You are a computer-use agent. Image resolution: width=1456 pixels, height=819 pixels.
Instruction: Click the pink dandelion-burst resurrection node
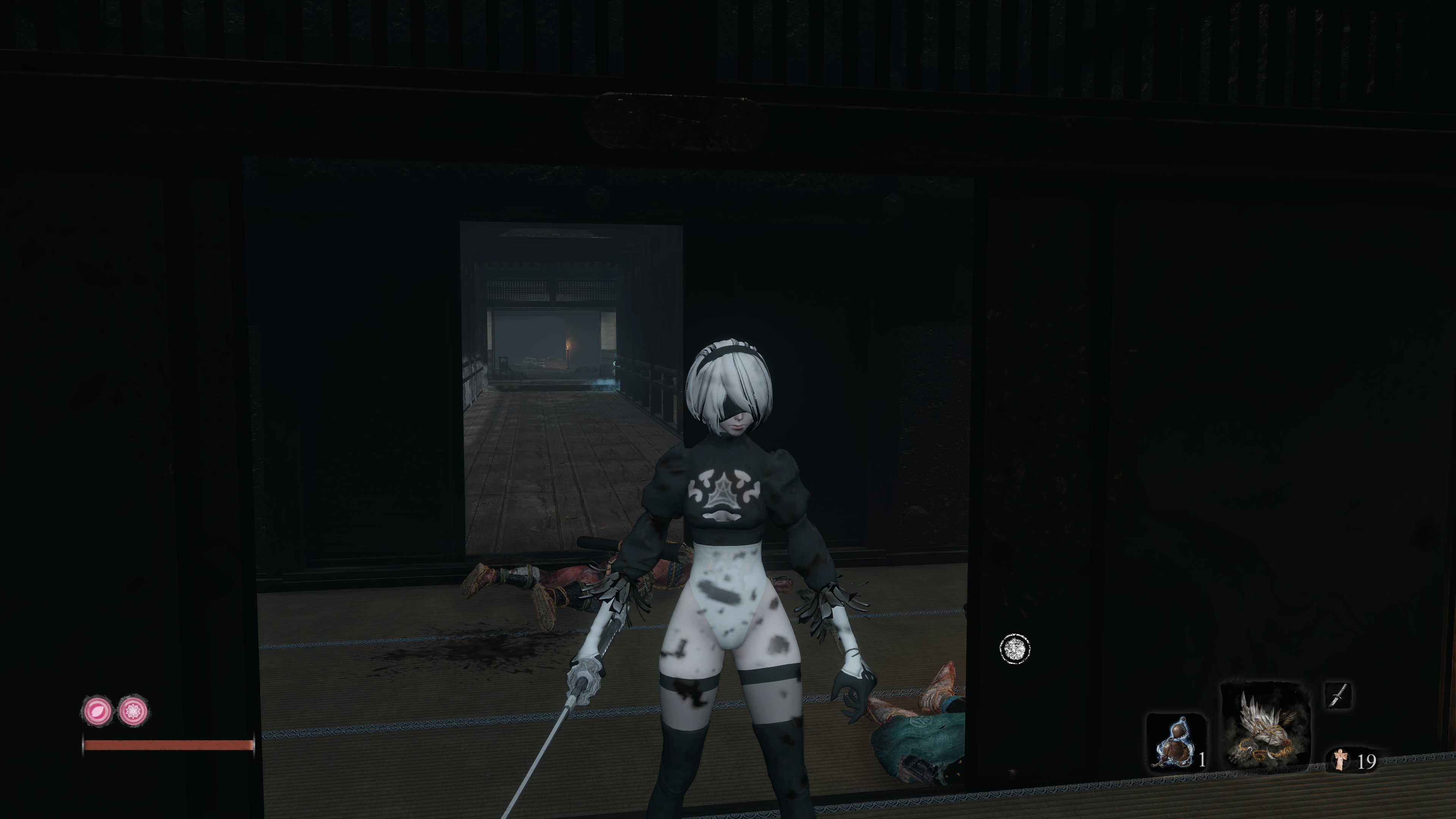(x=133, y=711)
